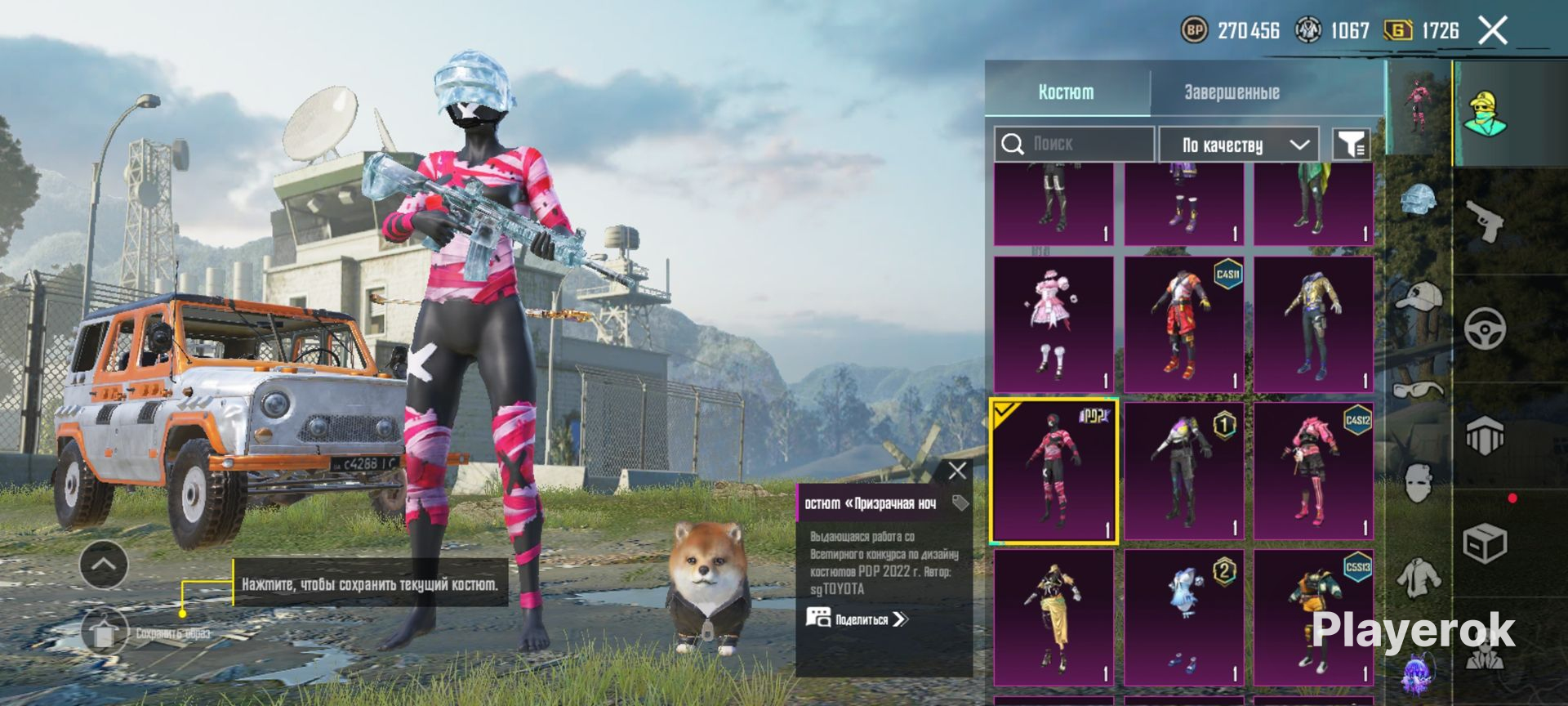Pick the C4S12 pink-haired costume

pos(1313,471)
